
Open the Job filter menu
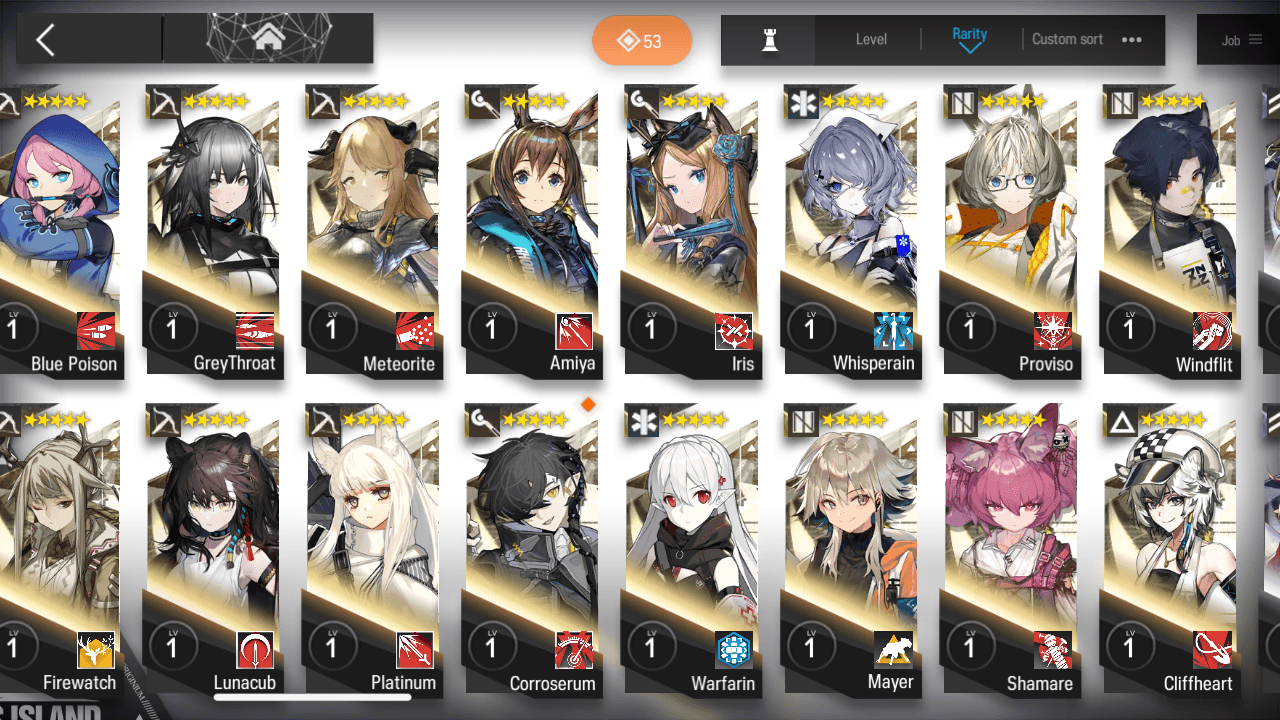point(1241,40)
